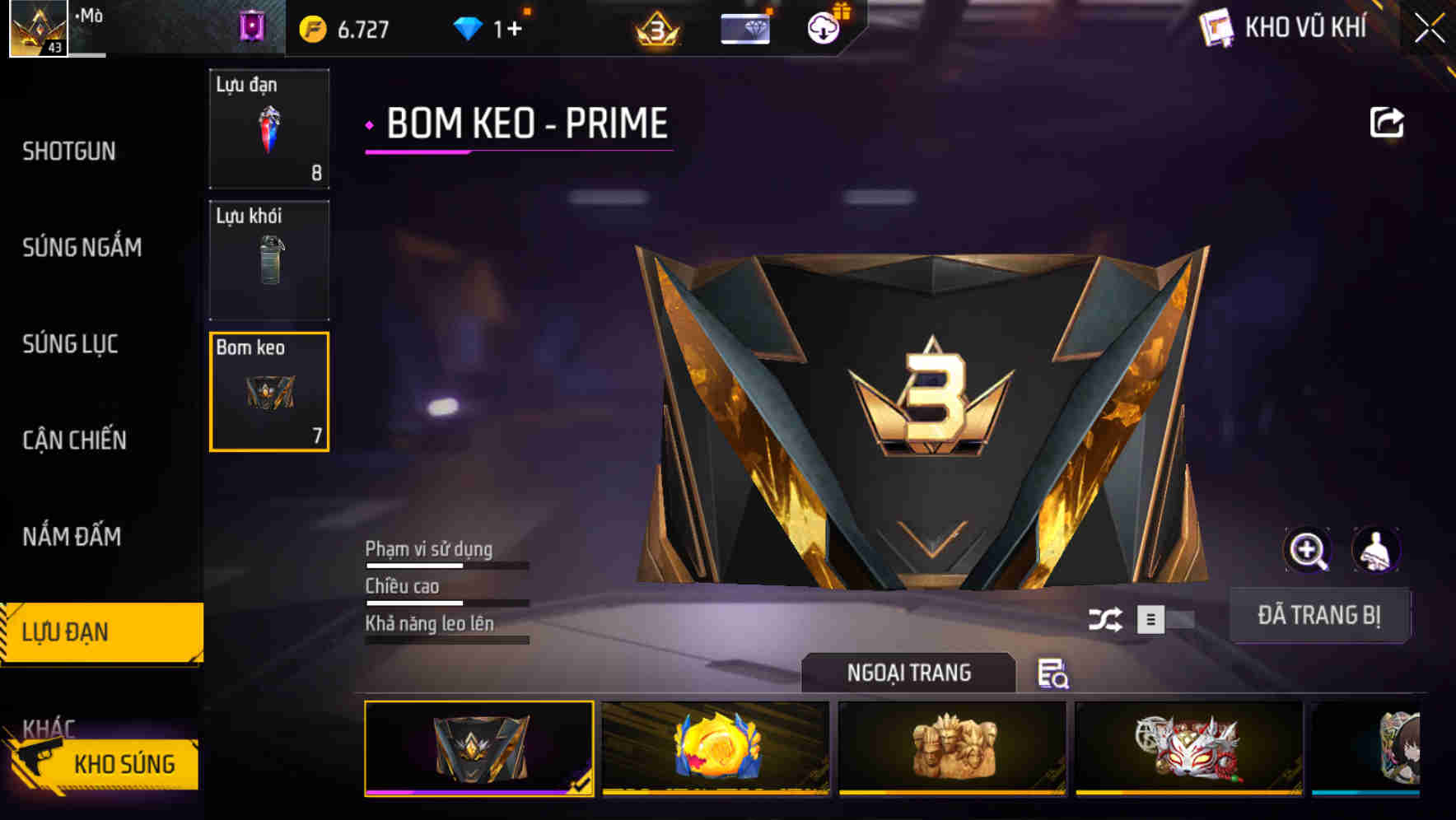The image size is (1456, 820).
Task: Select the highlighted Bom keo grenade slot
Action: point(269,393)
